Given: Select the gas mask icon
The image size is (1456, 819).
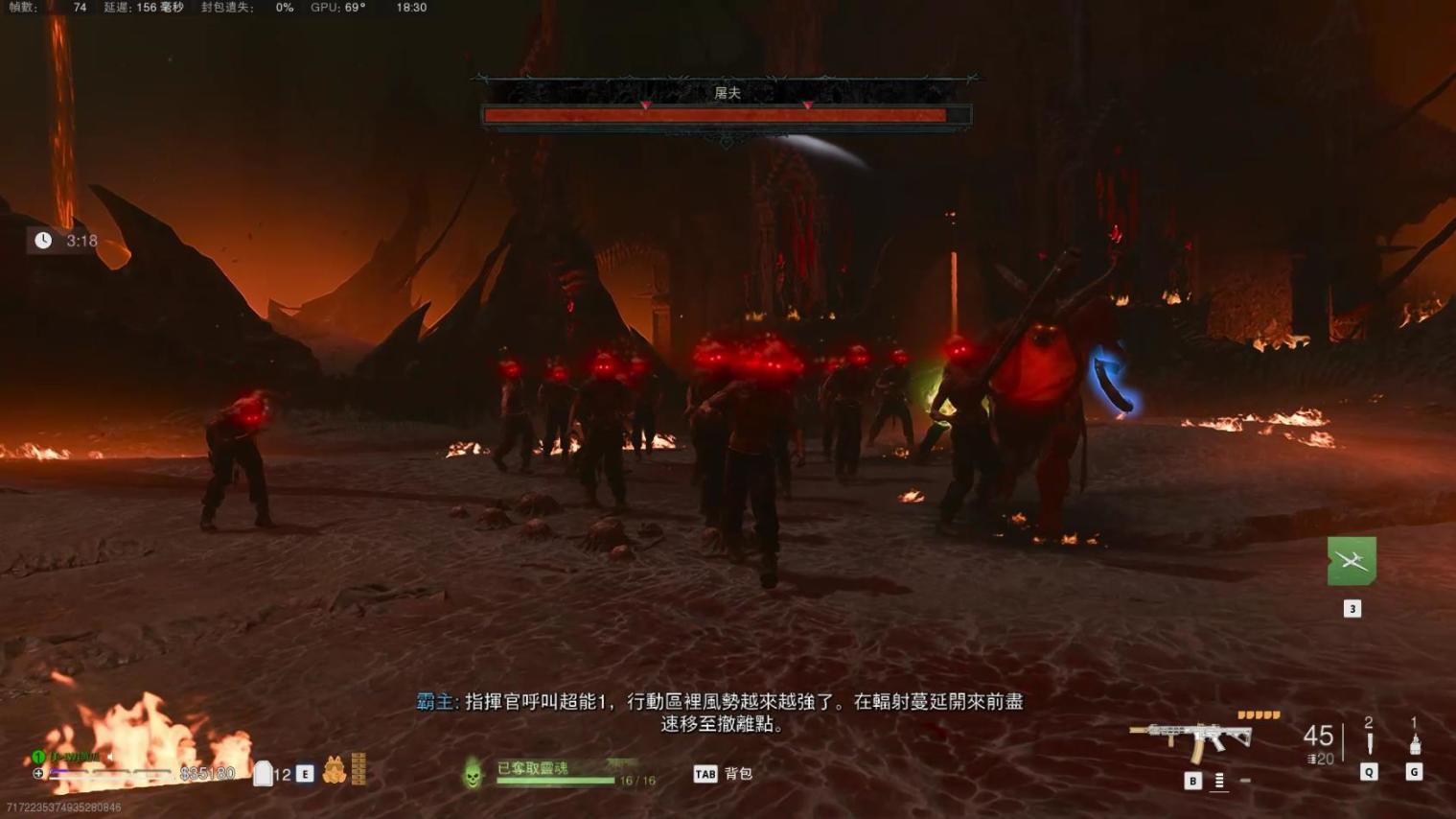Looking at the screenshot, I should pos(334,770).
